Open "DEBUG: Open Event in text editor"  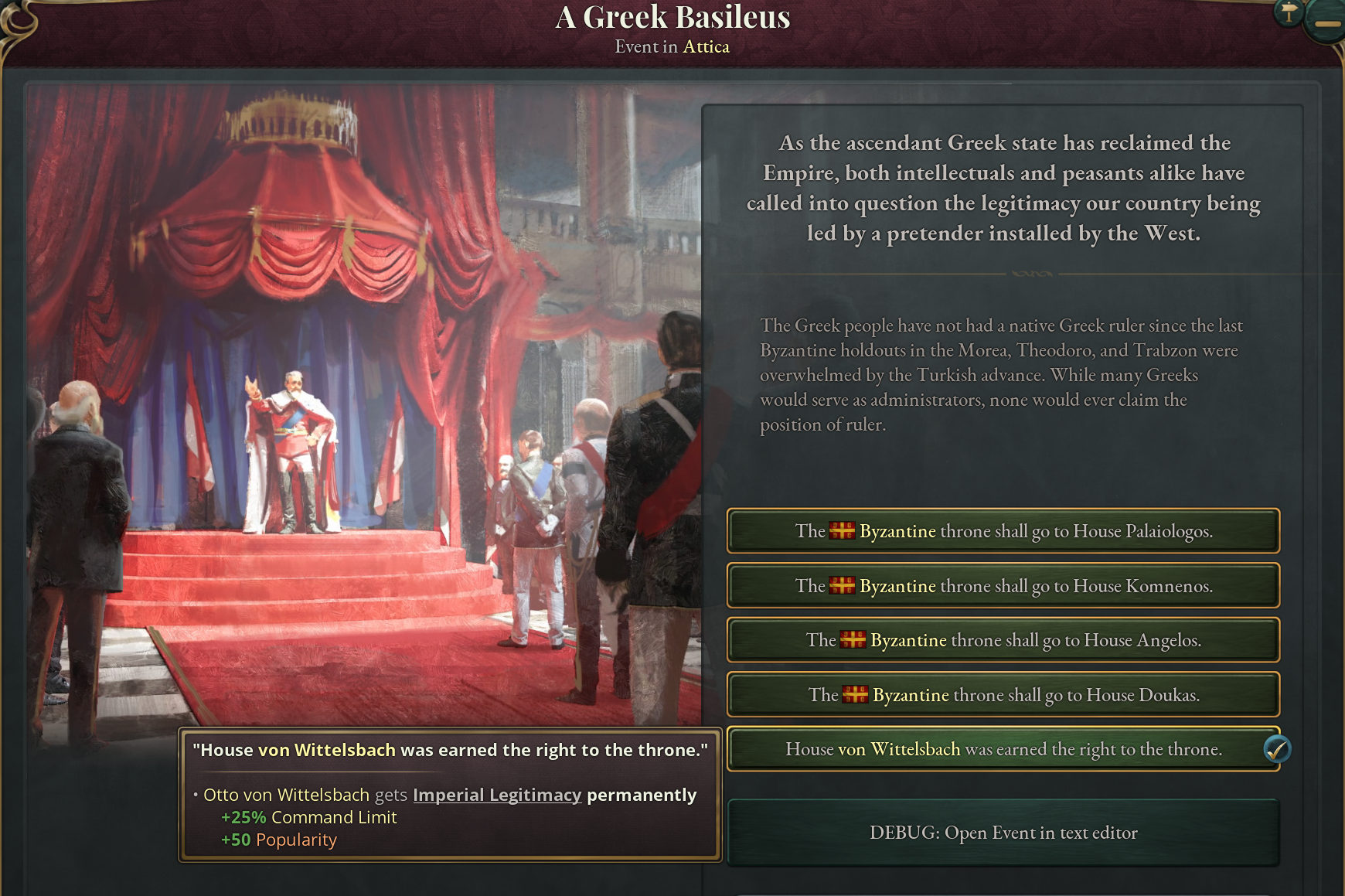point(1003,833)
